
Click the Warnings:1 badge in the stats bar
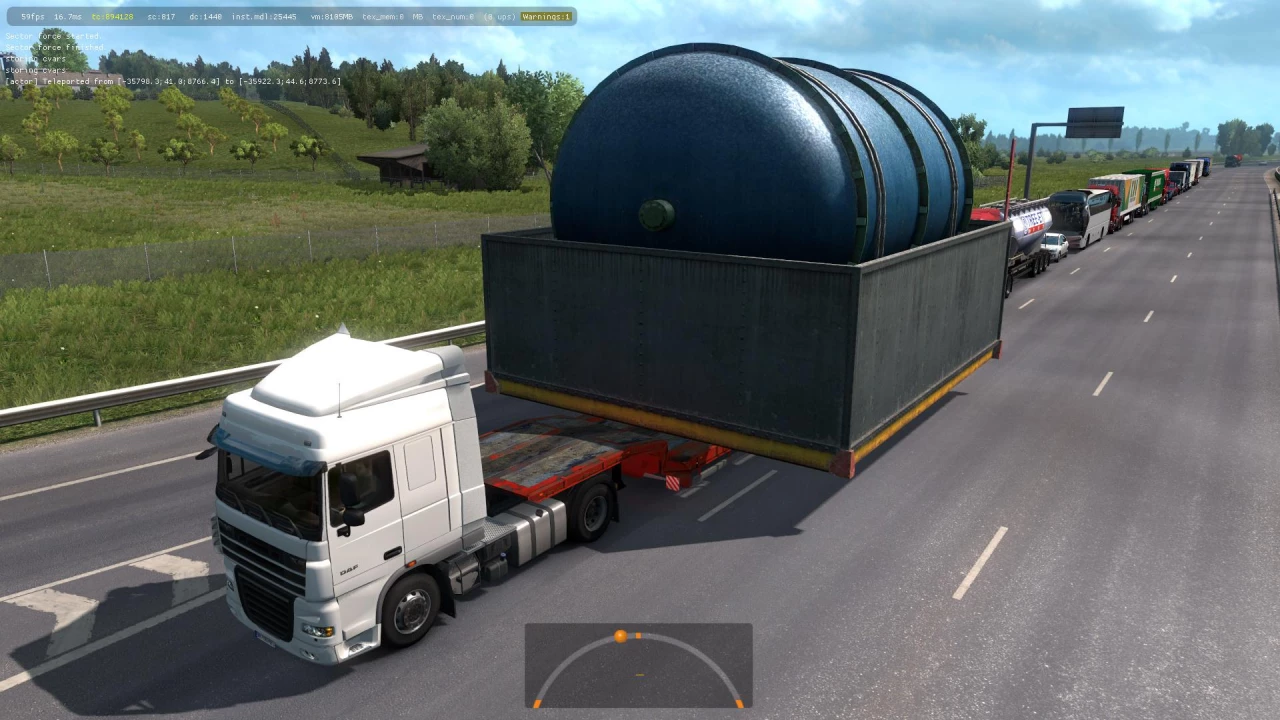(548, 17)
